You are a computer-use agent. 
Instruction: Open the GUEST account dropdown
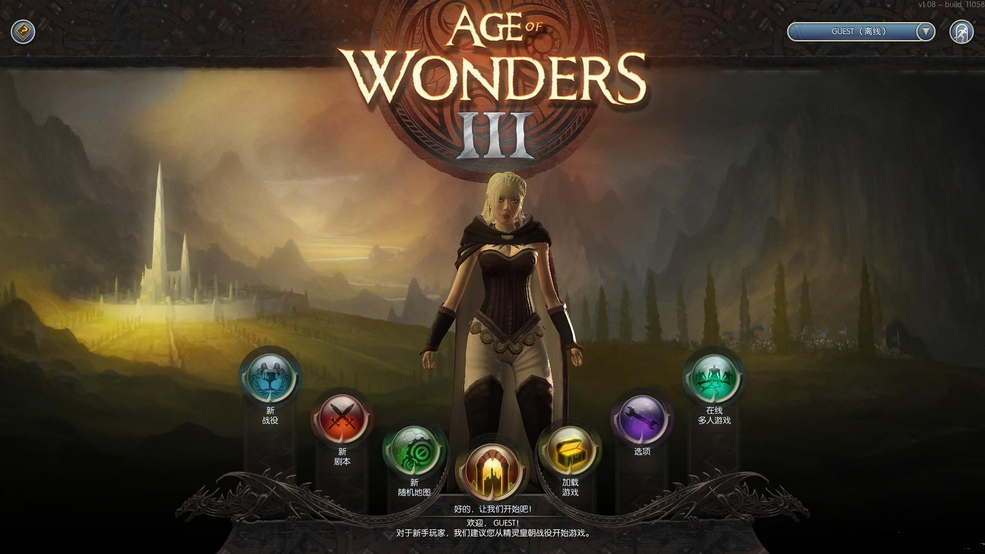(x=925, y=32)
